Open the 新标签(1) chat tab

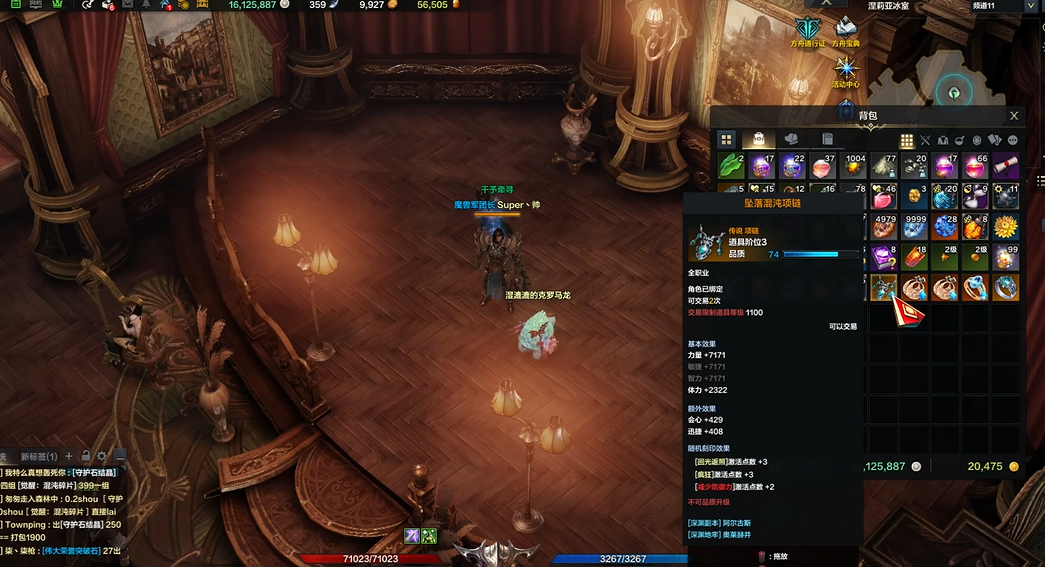(x=39, y=457)
